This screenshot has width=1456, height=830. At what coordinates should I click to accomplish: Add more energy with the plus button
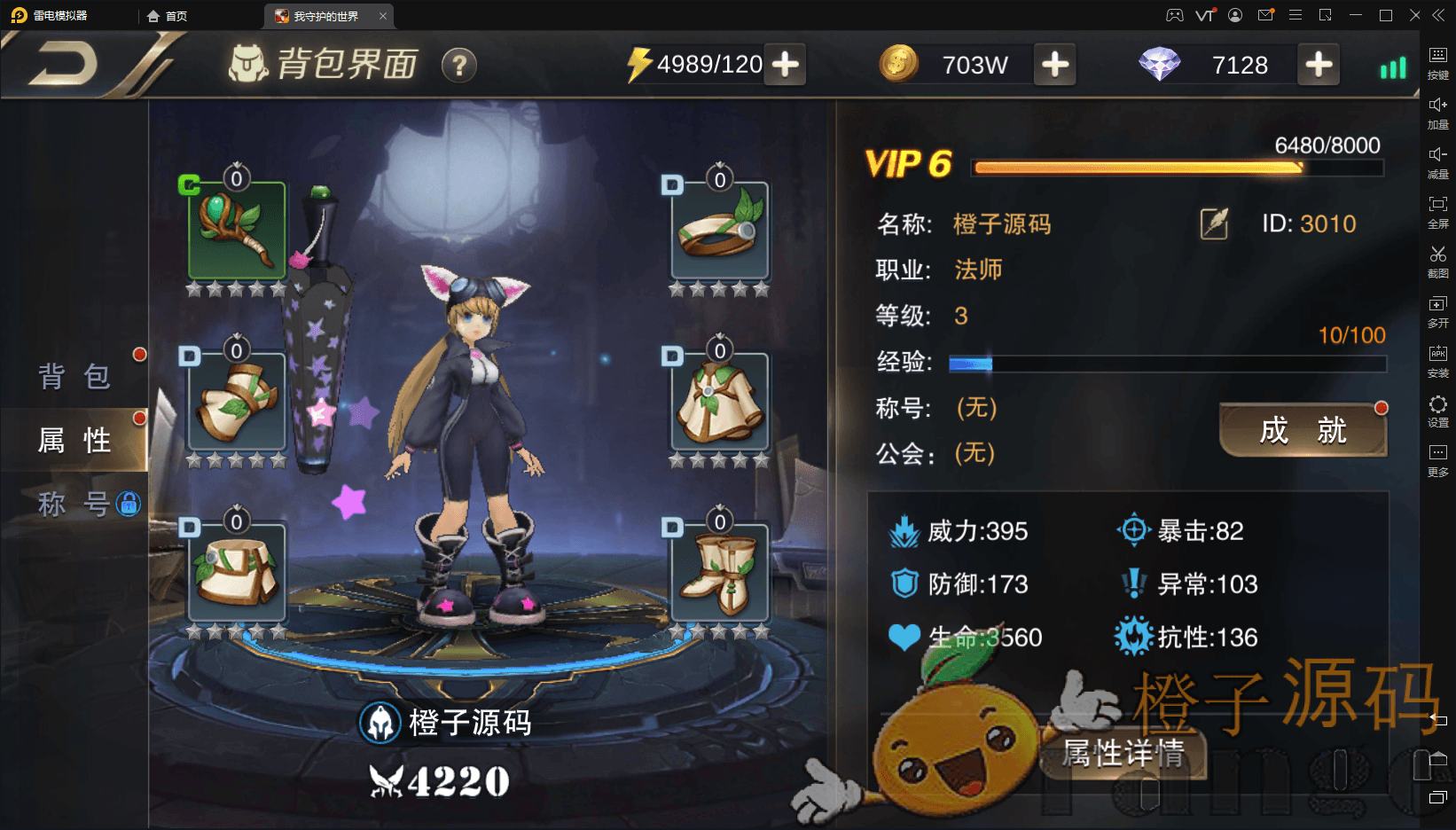coord(786,65)
